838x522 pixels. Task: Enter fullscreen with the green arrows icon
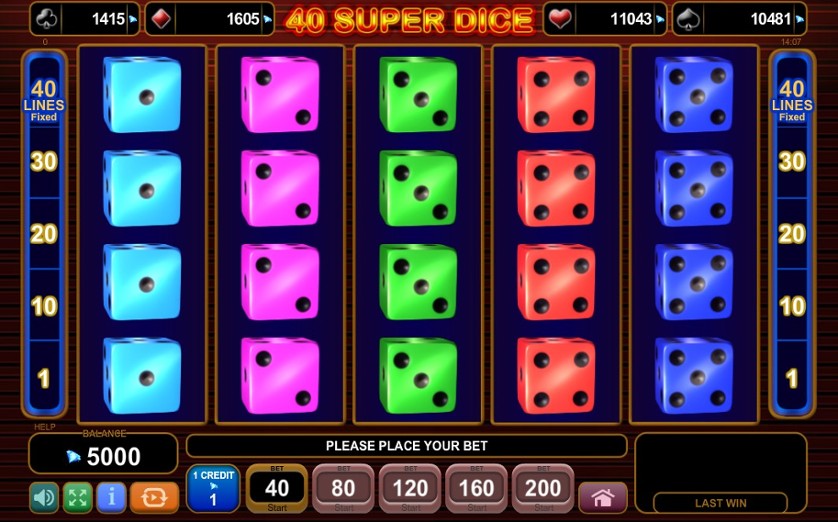coord(78,497)
